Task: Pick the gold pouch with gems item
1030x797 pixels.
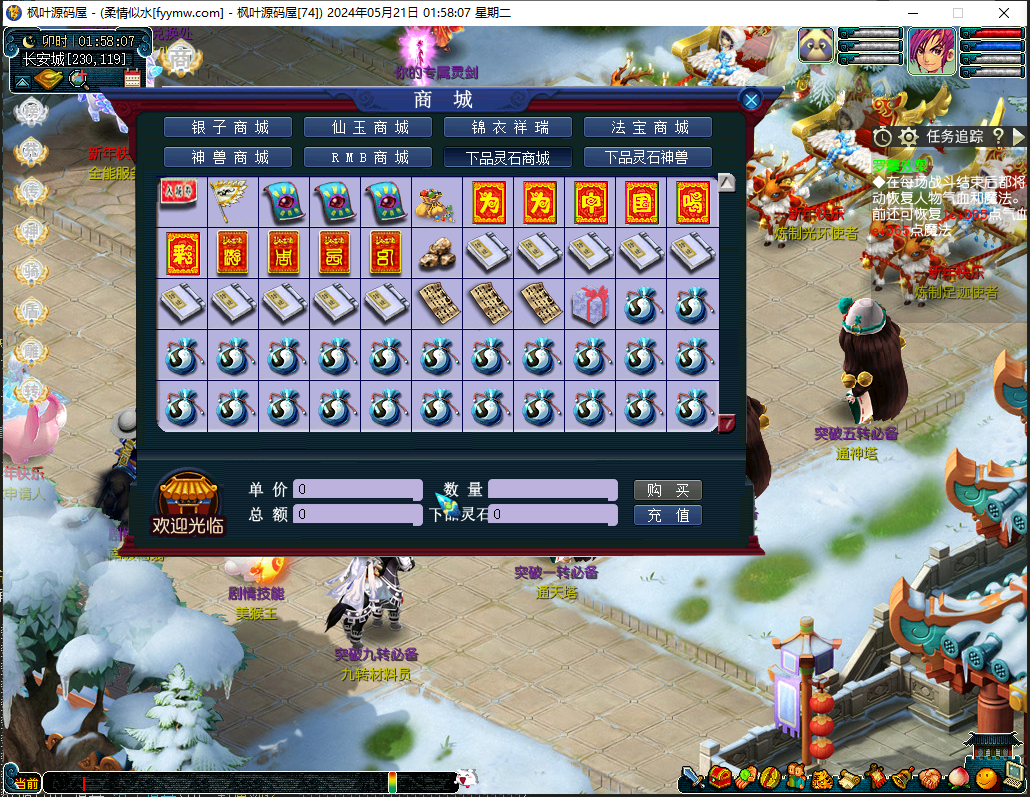Action: point(437,202)
